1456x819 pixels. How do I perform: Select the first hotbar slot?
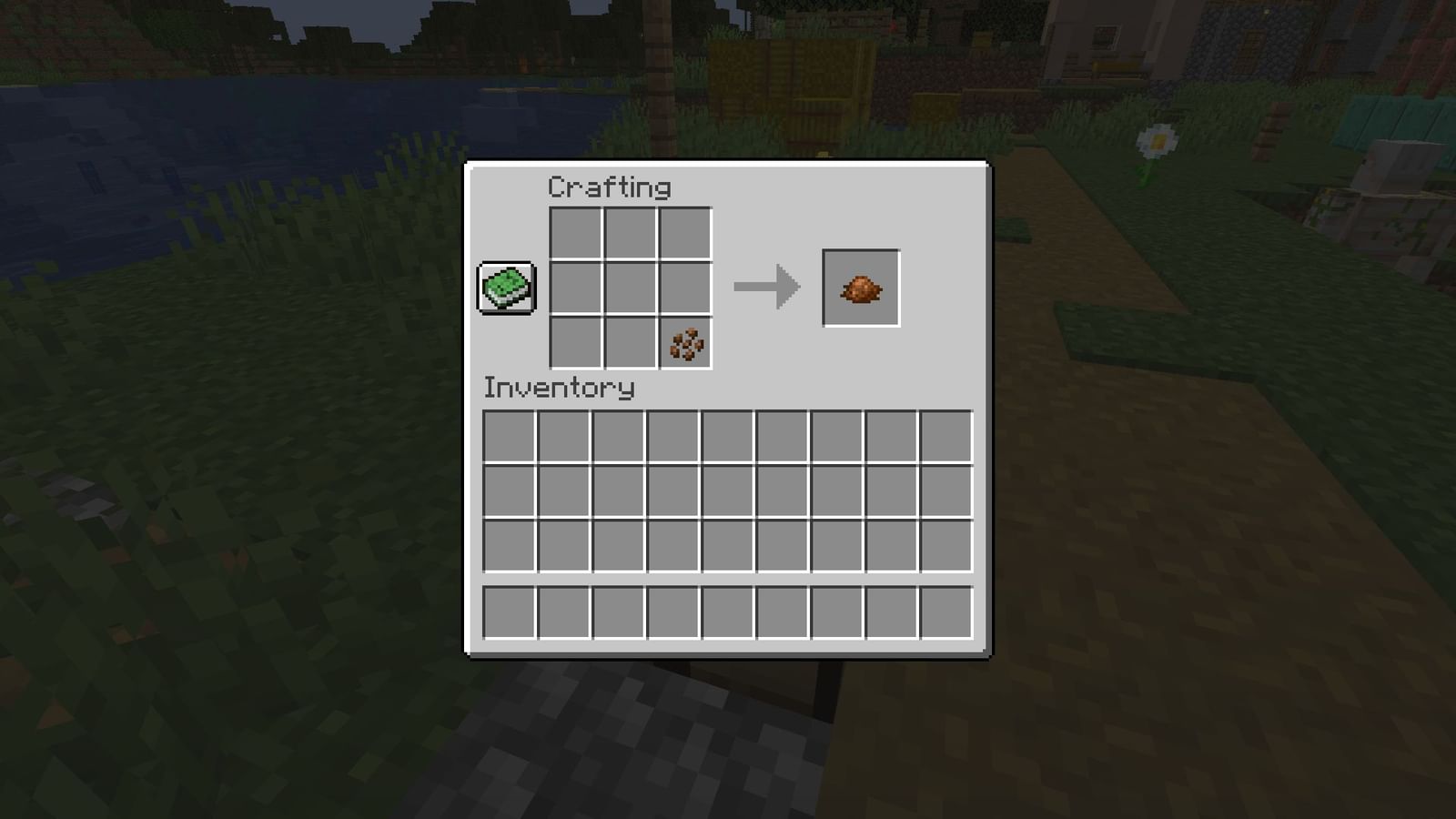click(510, 612)
